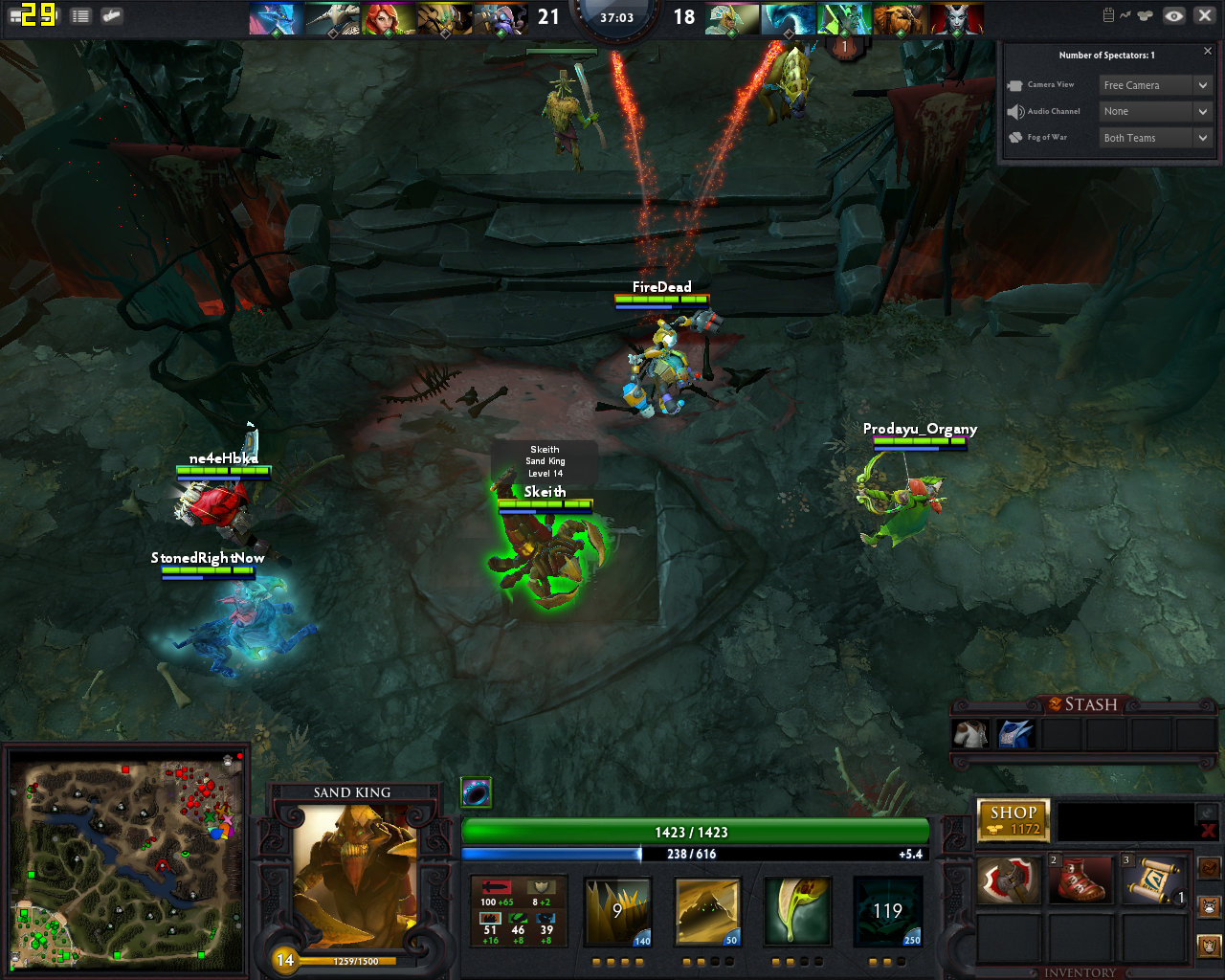Image resolution: width=1225 pixels, height=980 pixels.
Task: Select the Caustic Finale ability icon
Action: click(797, 911)
